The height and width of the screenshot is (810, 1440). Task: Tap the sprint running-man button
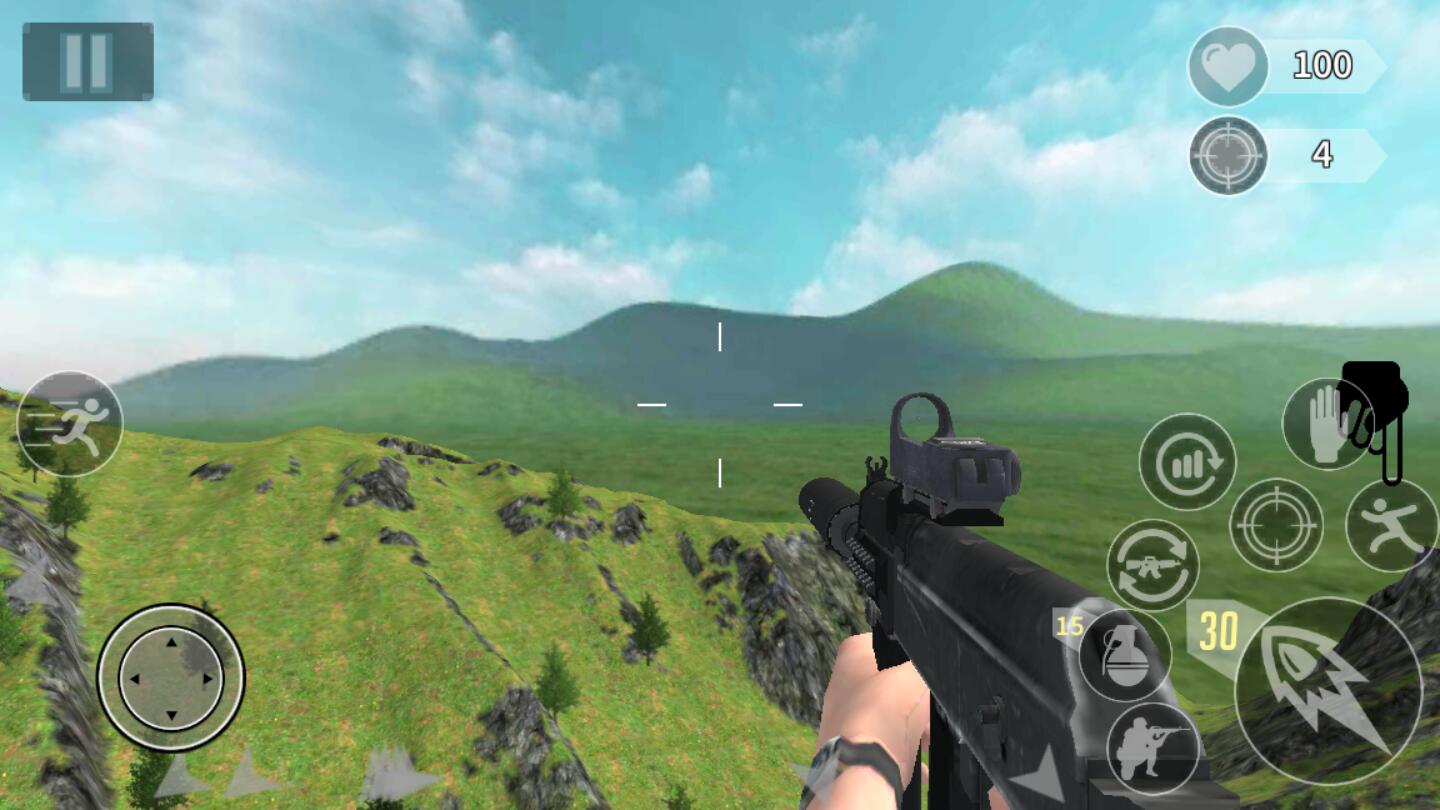(x=70, y=424)
